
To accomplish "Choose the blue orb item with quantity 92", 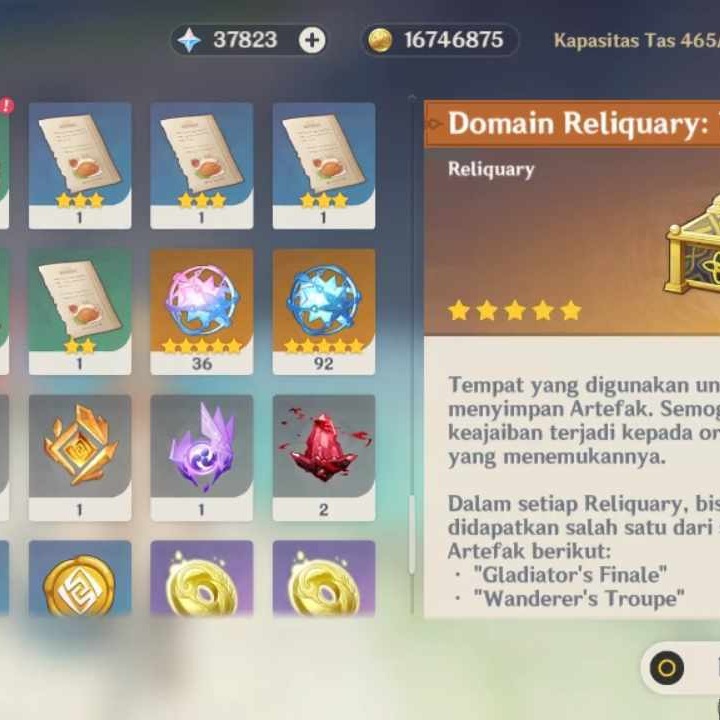I will point(324,310).
